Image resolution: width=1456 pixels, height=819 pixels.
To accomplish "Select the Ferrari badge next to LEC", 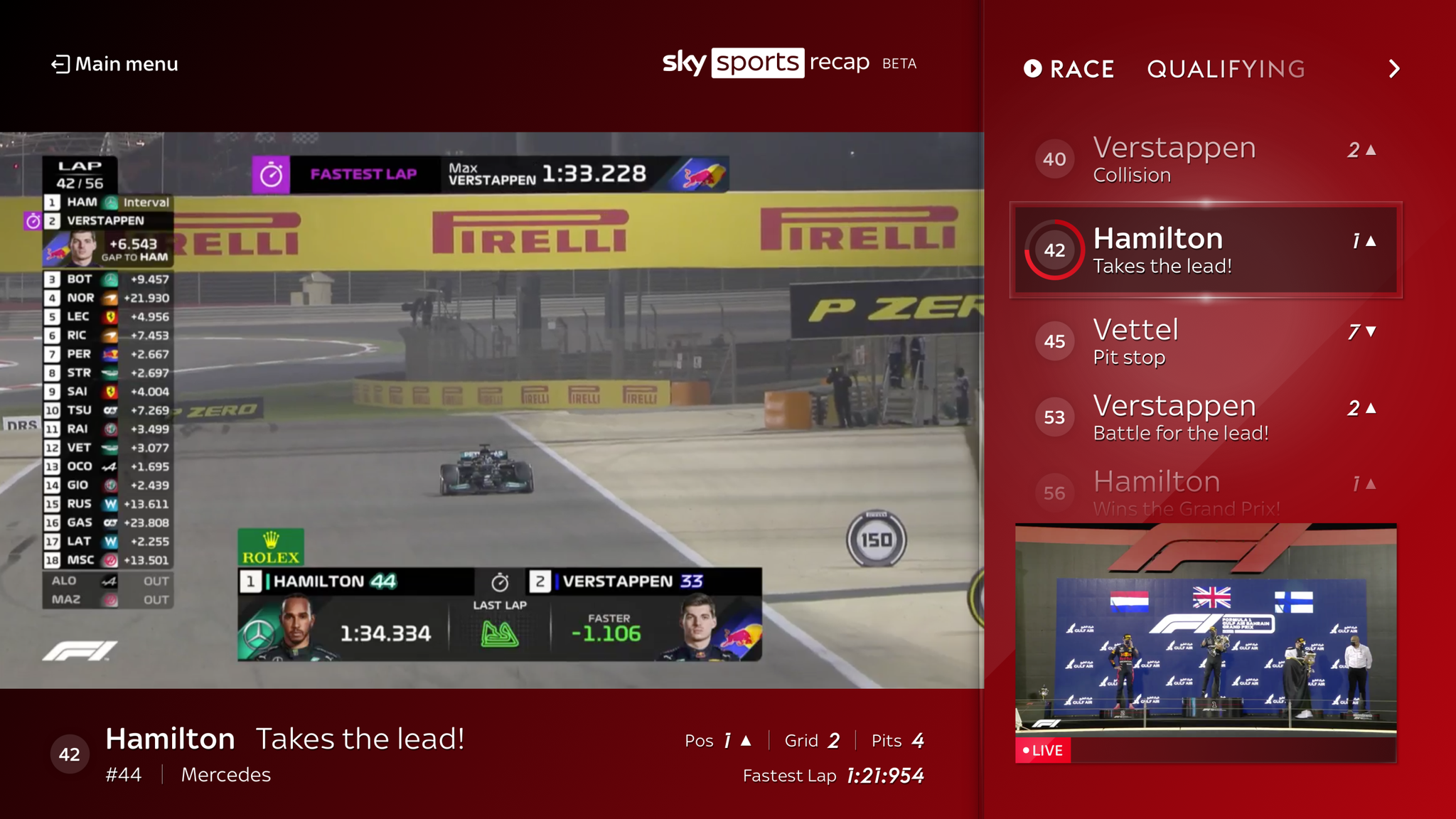I will (x=108, y=317).
